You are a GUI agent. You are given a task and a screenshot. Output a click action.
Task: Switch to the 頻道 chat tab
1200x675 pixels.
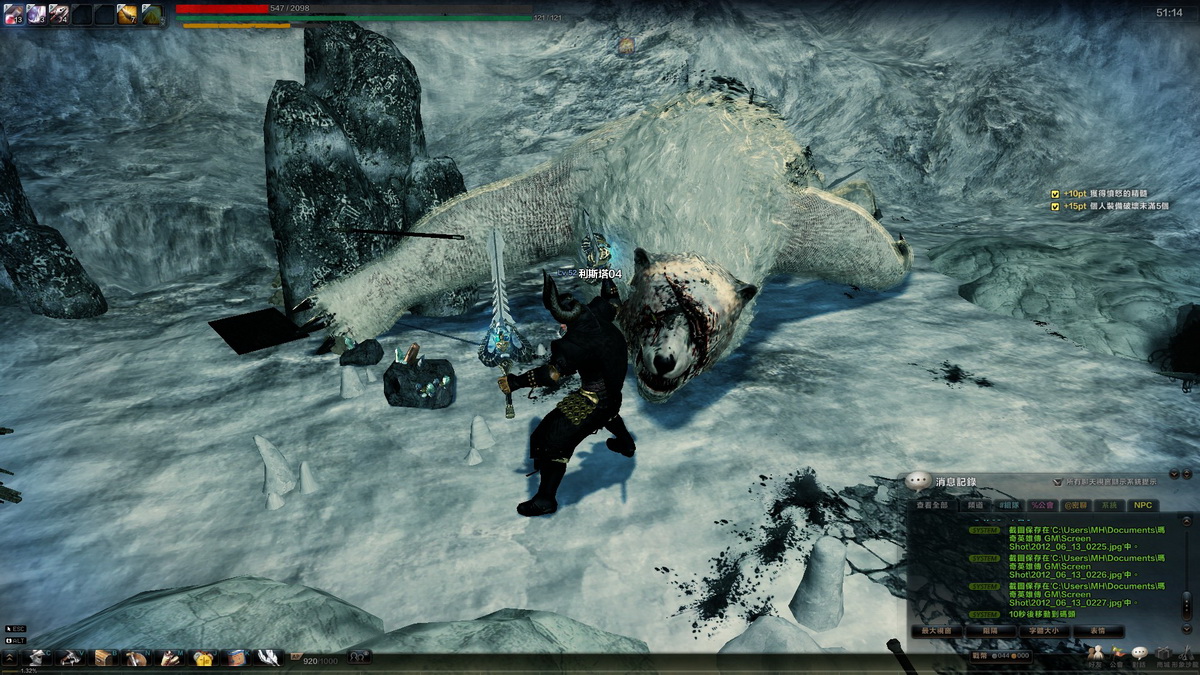coord(975,506)
